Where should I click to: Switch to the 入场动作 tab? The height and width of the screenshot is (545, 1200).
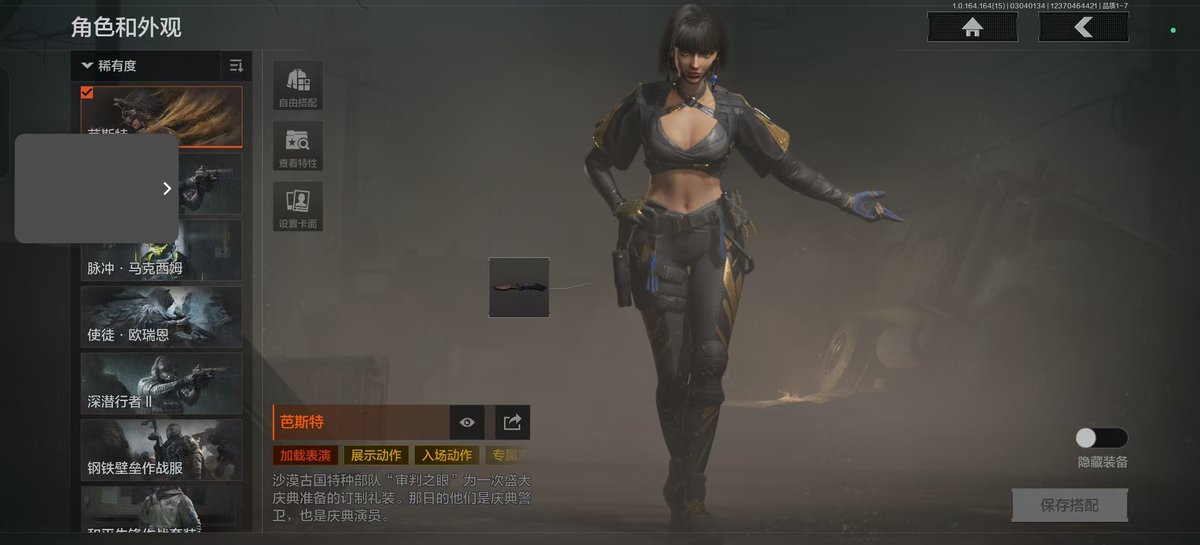point(444,456)
